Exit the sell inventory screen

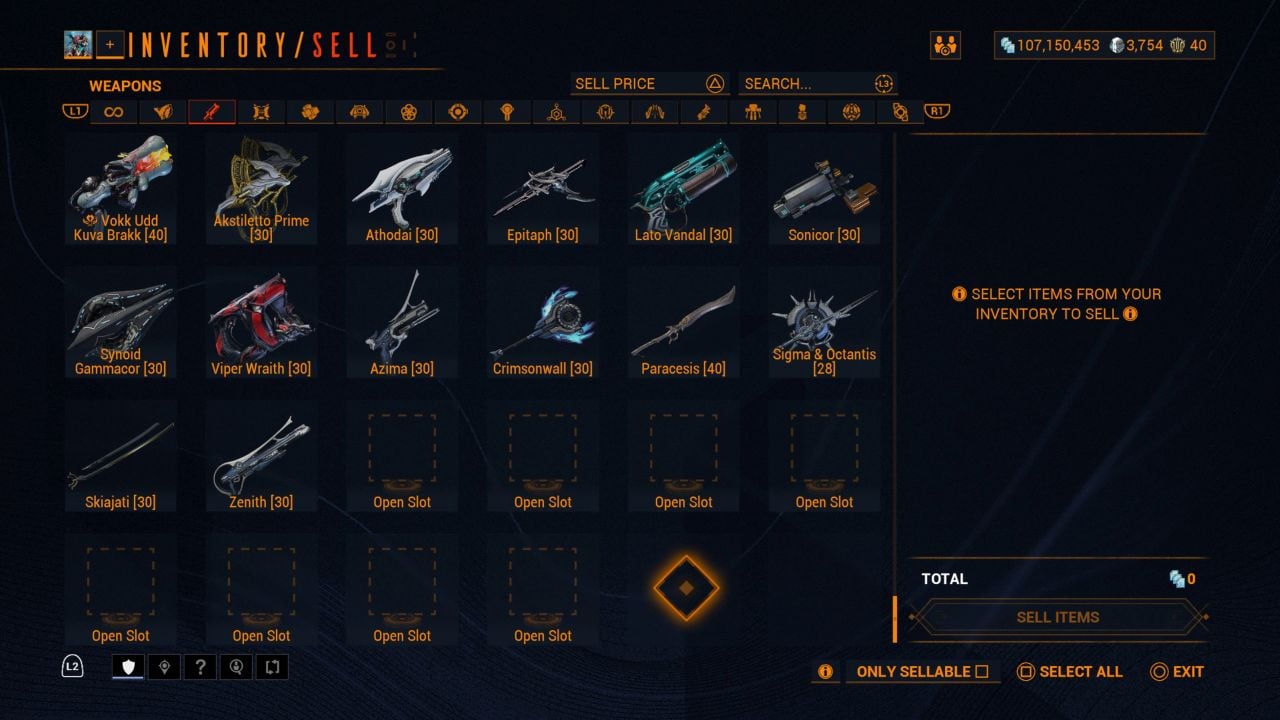pos(1177,672)
